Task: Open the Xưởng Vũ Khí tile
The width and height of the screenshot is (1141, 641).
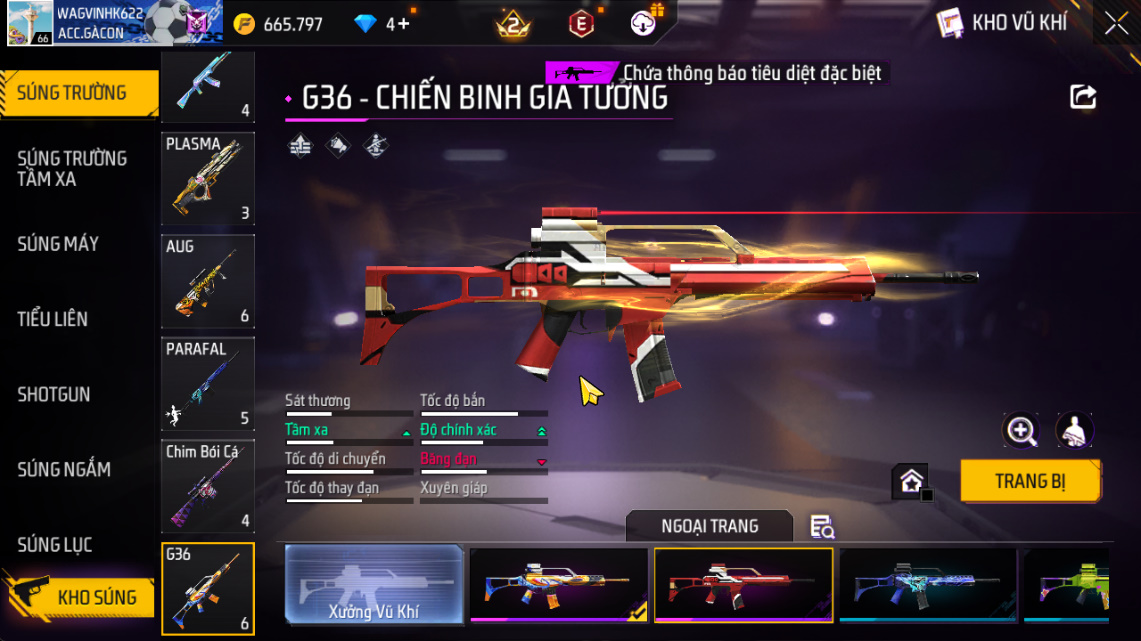Action: click(x=374, y=585)
